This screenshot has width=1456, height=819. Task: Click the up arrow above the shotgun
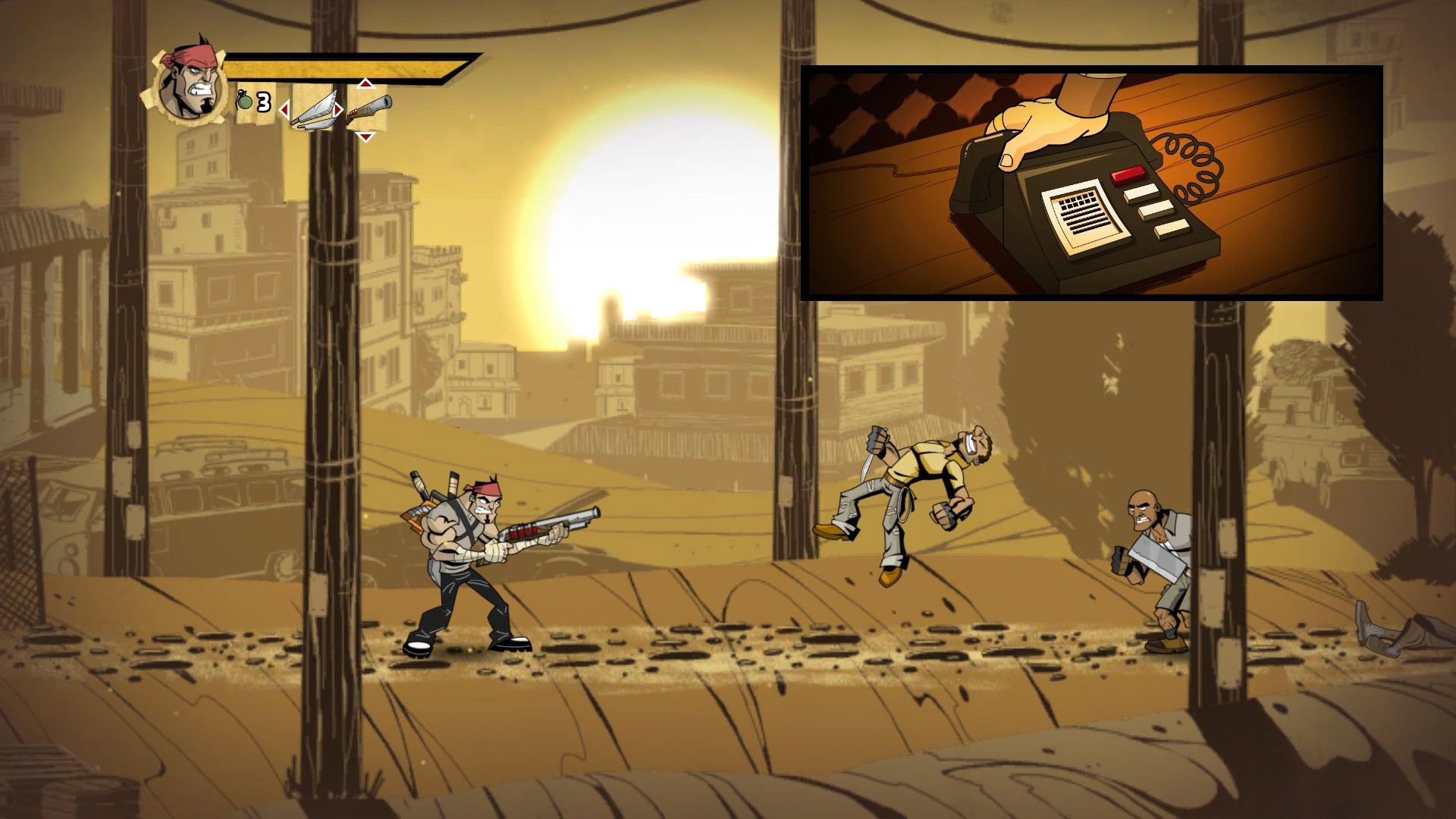pyautogui.click(x=366, y=83)
